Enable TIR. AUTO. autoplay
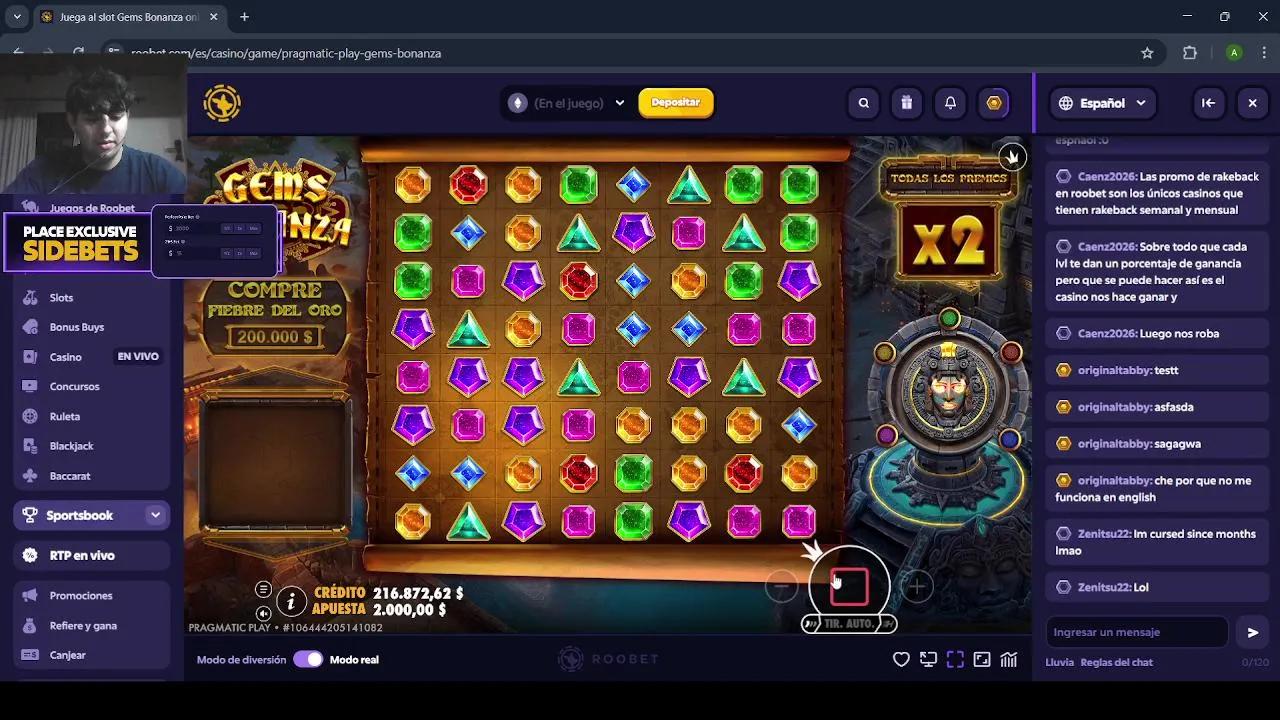 click(x=847, y=623)
